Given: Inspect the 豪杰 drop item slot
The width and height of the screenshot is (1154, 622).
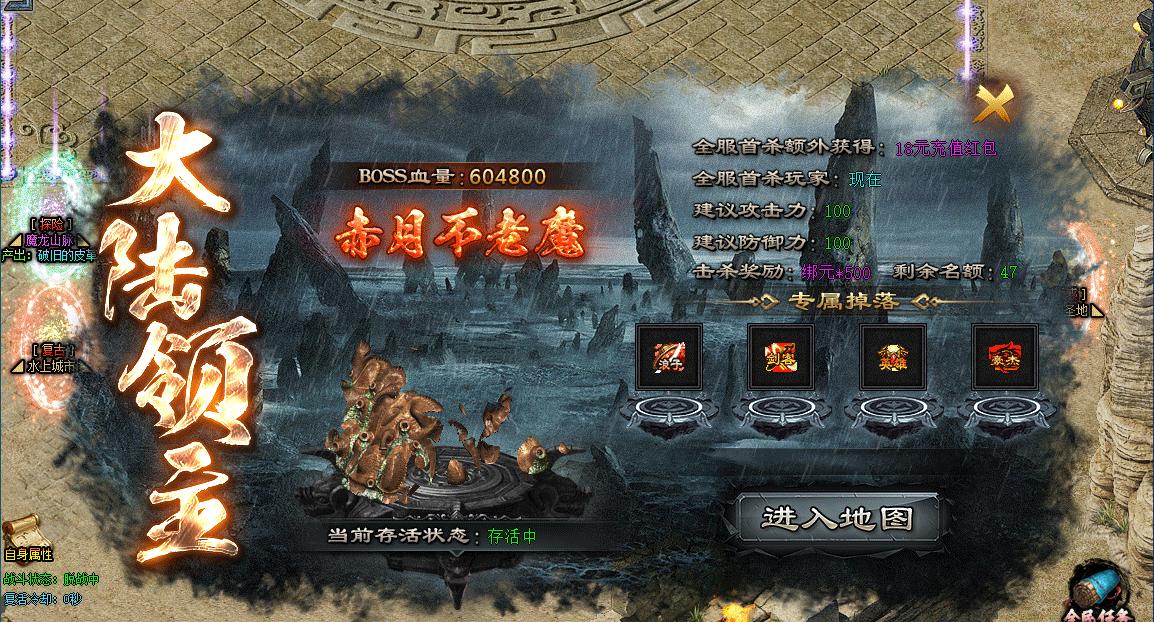Looking at the screenshot, I should 1005,356.
